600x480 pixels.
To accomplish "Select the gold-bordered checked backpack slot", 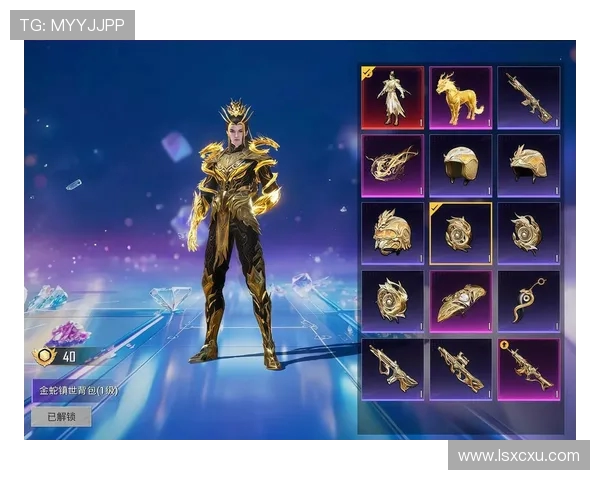I will [461, 233].
